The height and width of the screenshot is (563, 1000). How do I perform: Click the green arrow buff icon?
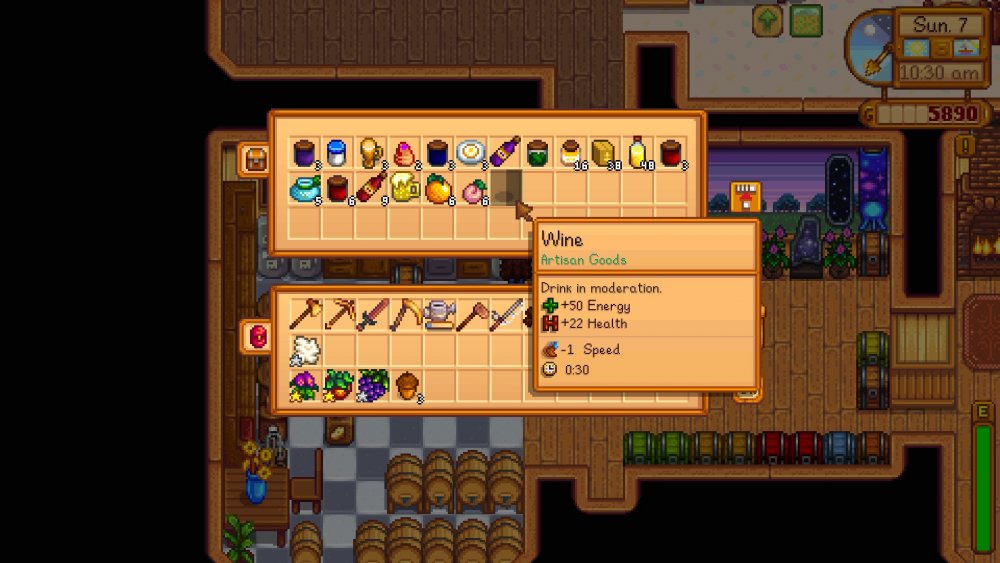coord(768,20)
